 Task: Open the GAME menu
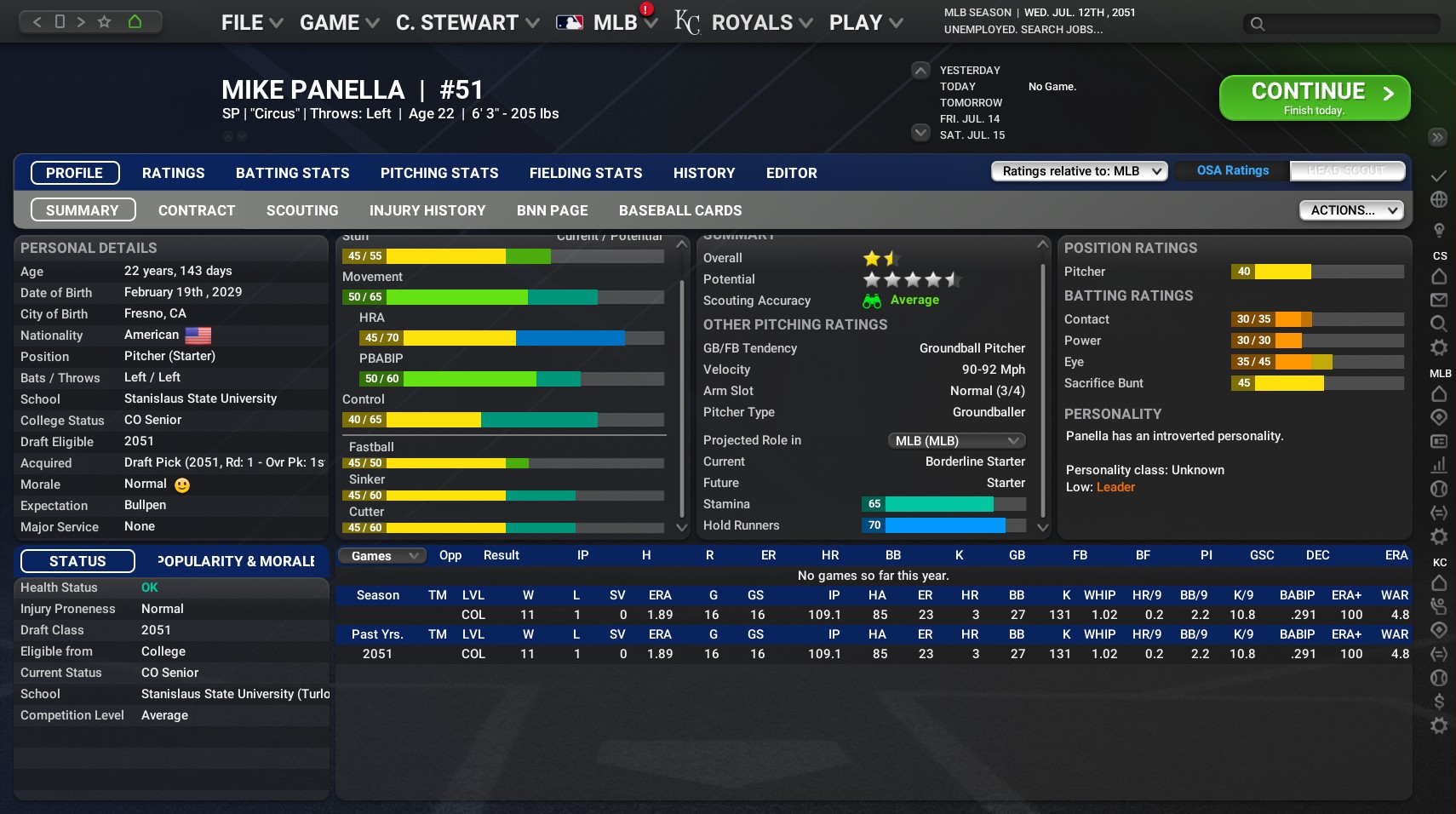click(x=332, y=22)
